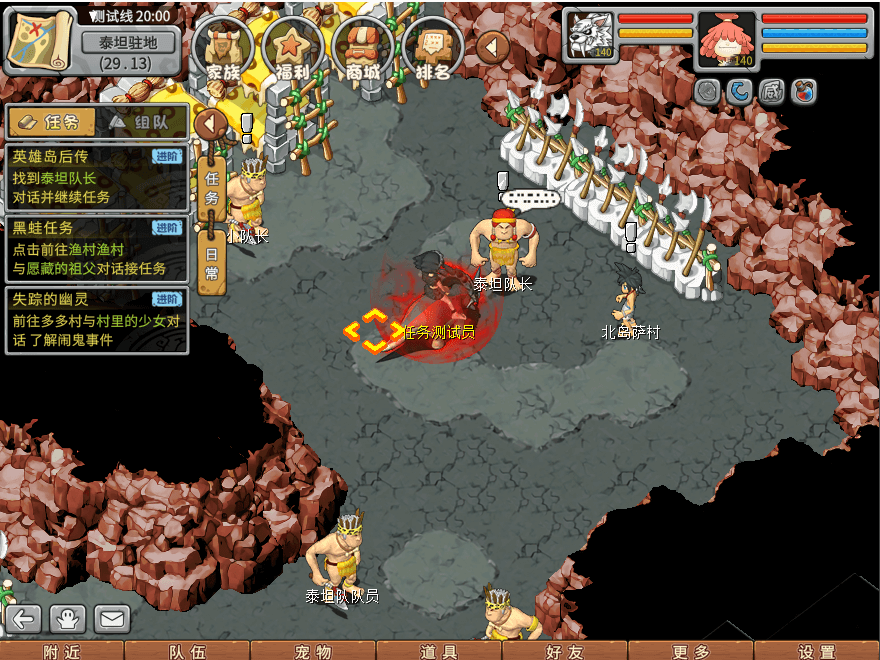Switch to the 组队 (Team) tab

tap(143, 122)
